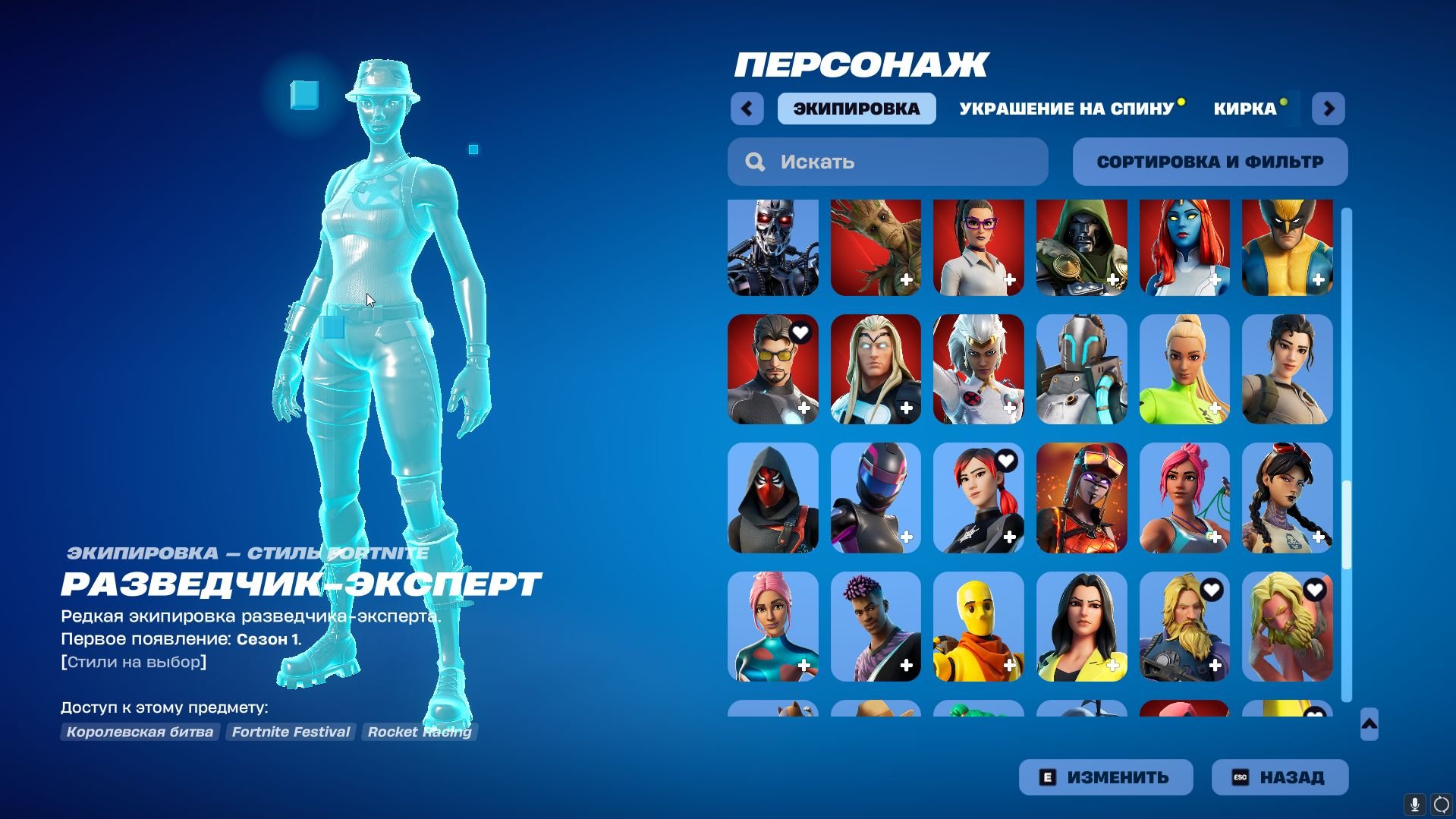Click the right chevron after the КИРКА tab

pyautogui.click(x=1328, y=109)
